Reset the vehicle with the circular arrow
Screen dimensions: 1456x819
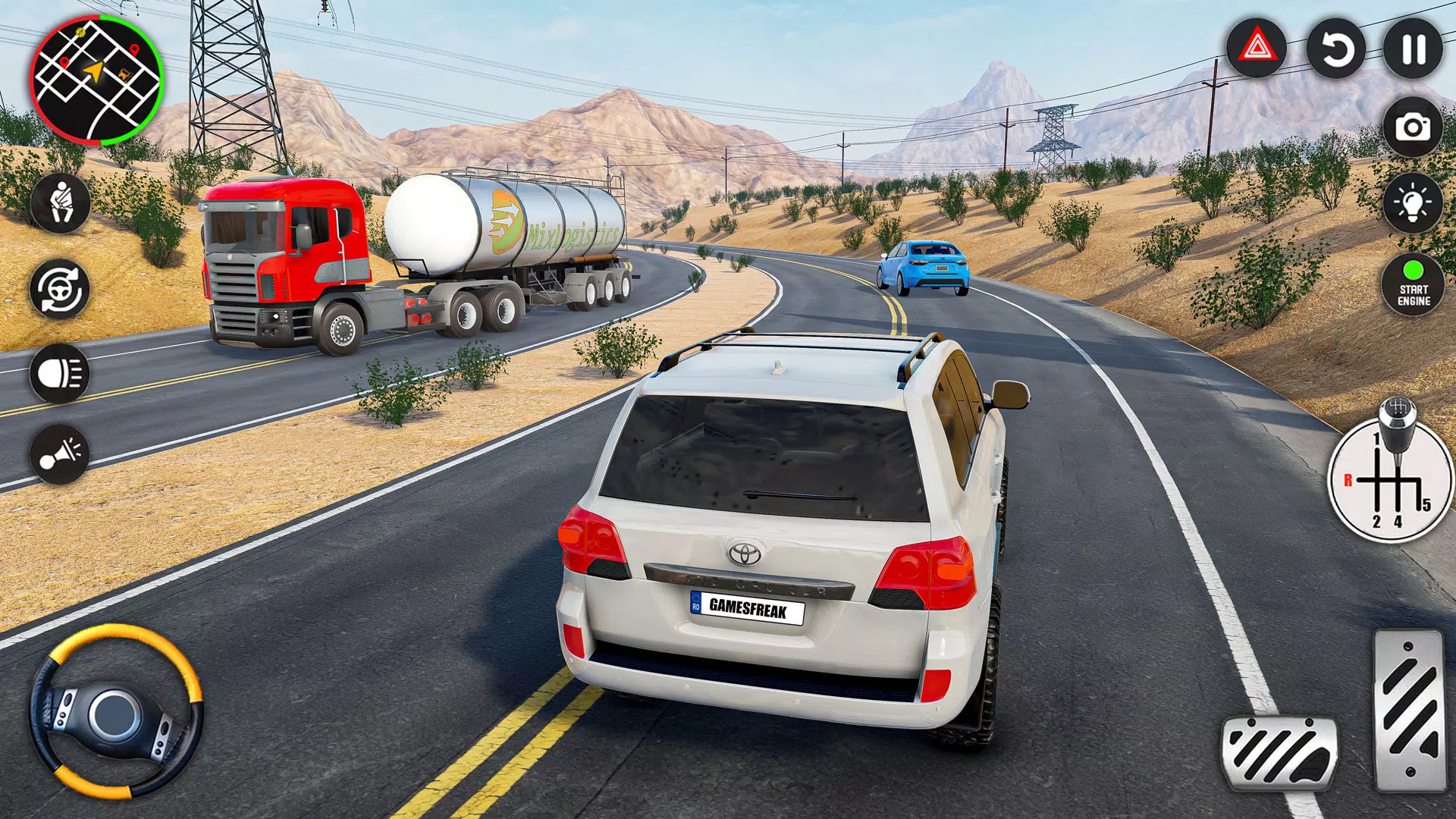pos(1335,49)
